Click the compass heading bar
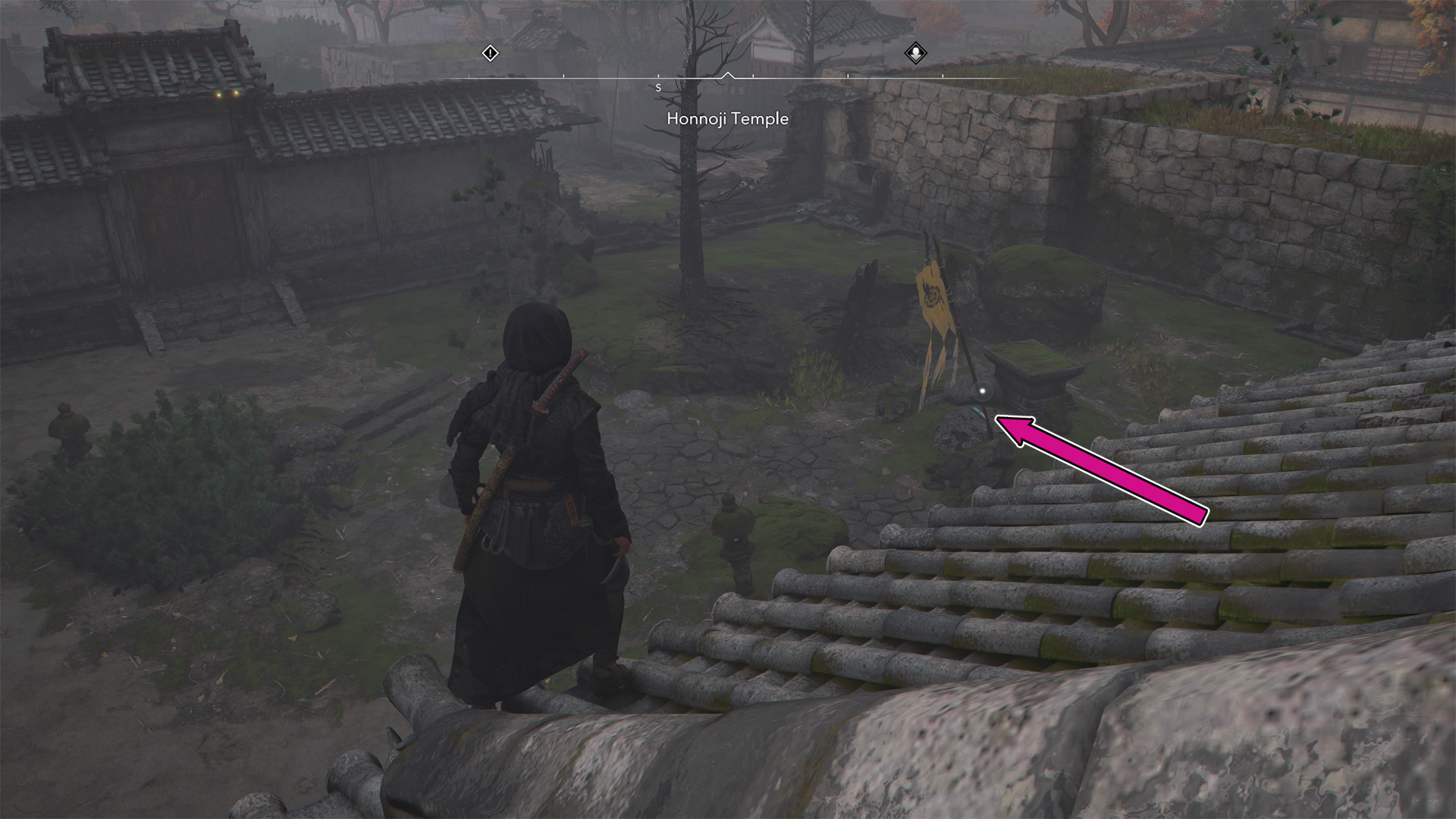 pos(728,77)
